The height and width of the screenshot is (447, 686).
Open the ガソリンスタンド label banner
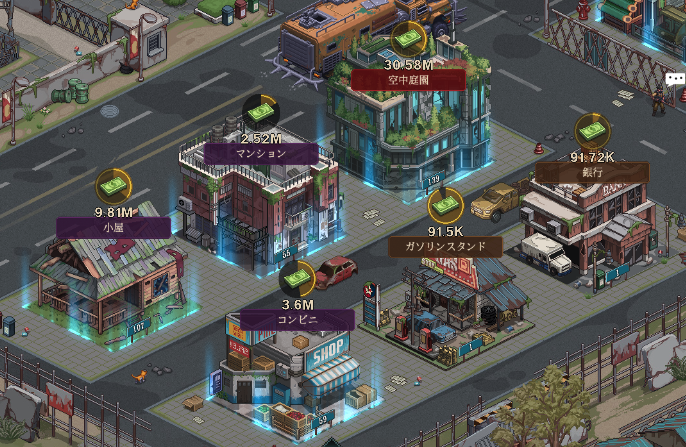click(445, 246)
